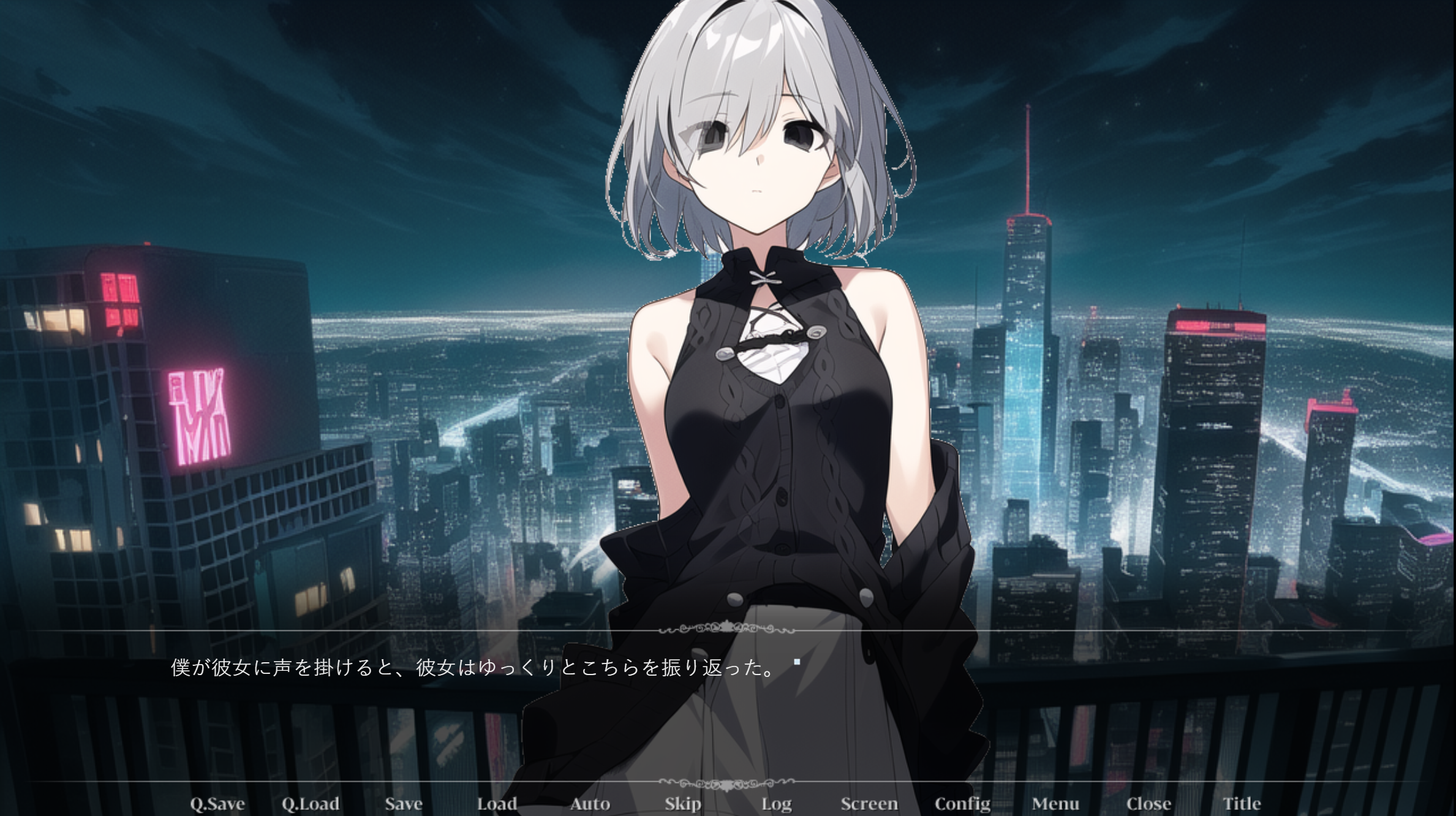Return to the Title screen
Image resolution: width=1456 pixels, height=816 pixels.
(1242, 803)
